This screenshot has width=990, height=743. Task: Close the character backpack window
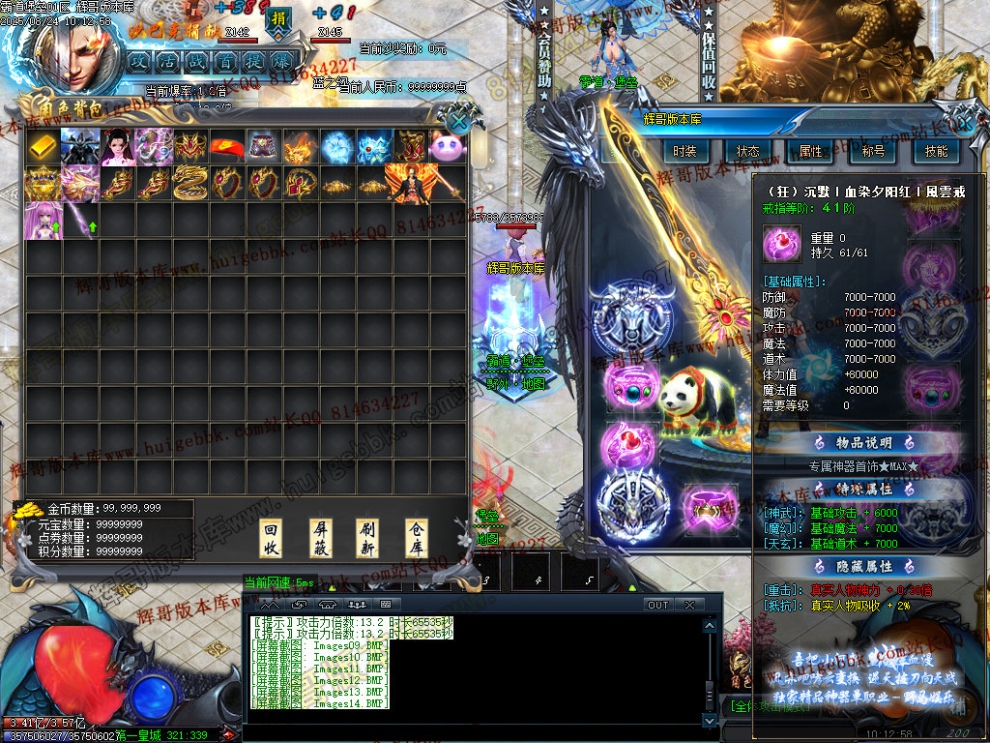(x=459, y=121)
